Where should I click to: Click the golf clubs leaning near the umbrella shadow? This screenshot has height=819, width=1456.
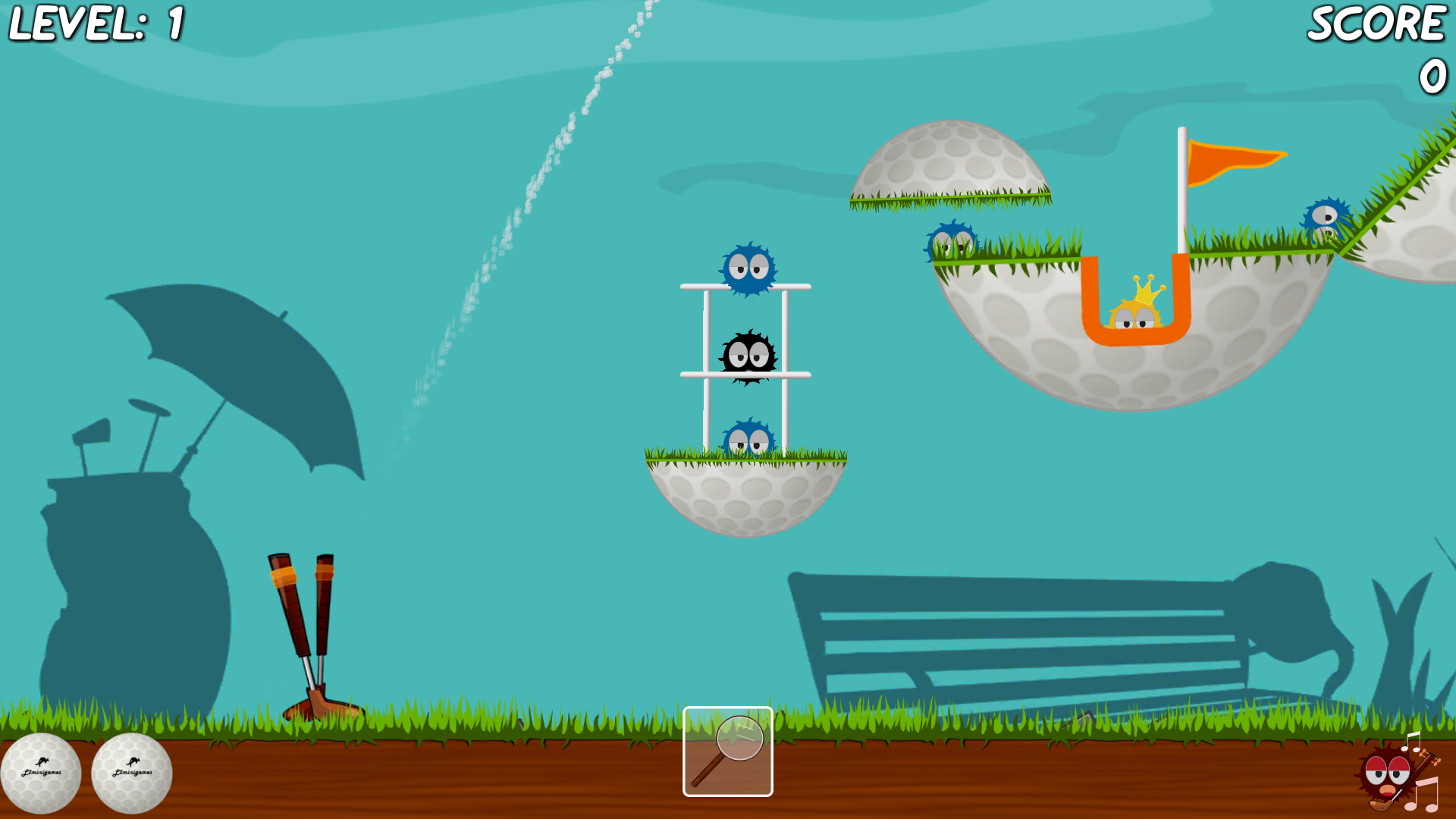click(x=303, y=622)
